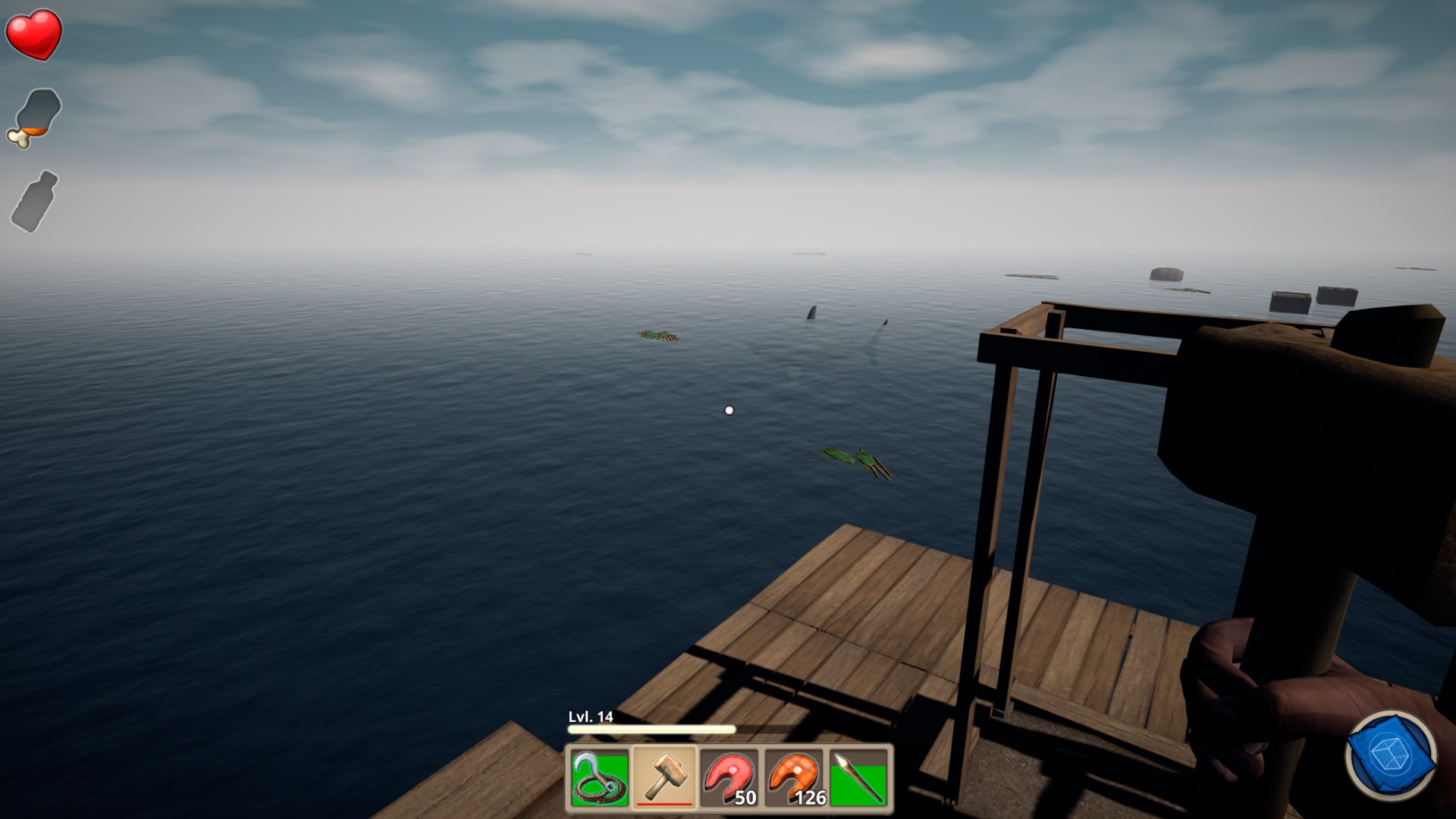Click the thirst bottle status icon
1456x819 pixels.
[35, 201]
